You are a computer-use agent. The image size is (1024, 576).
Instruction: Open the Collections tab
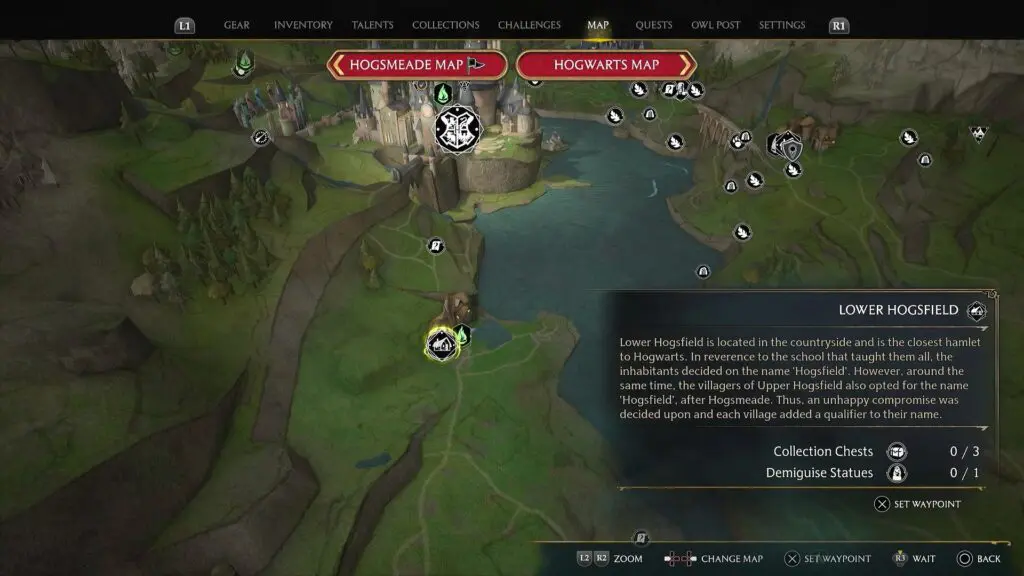pyautogui.click(x=445, y=25)
